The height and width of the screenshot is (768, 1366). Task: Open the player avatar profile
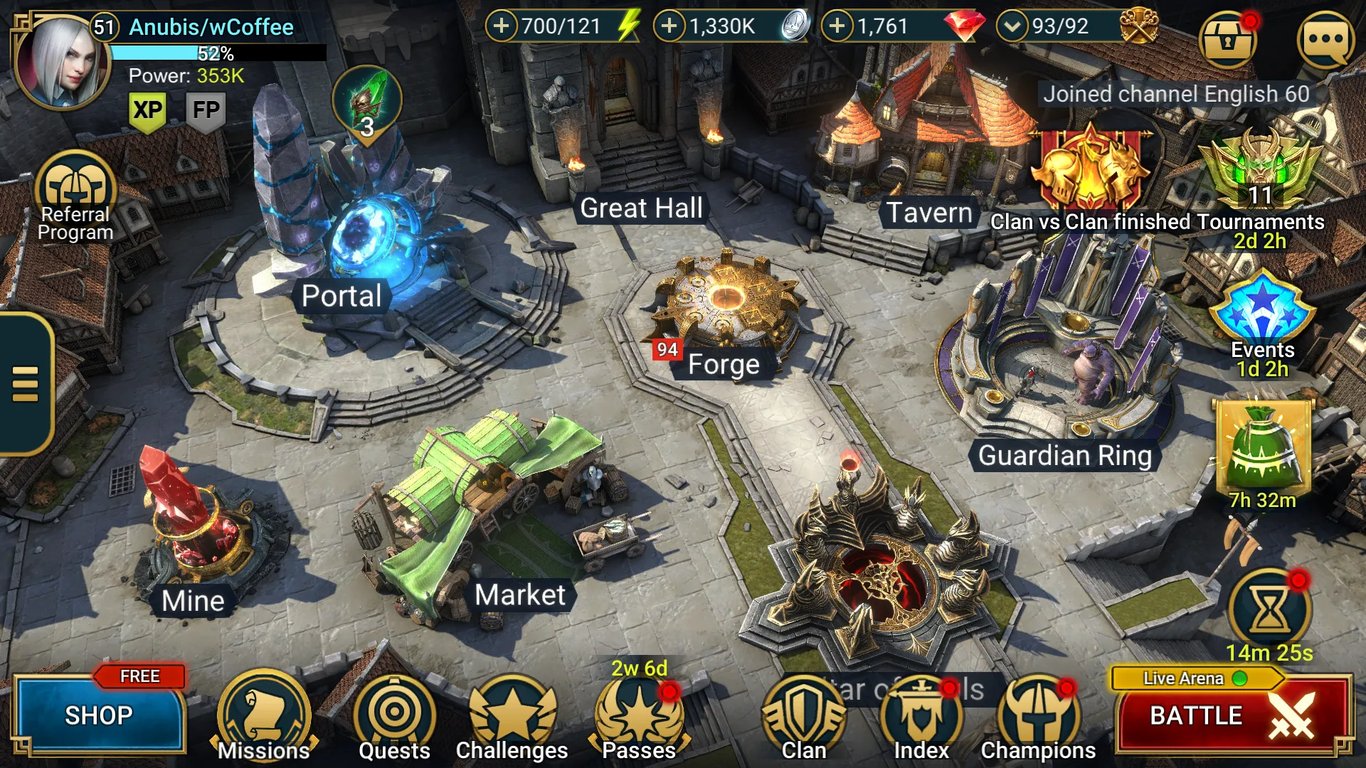tap(60, 60)
